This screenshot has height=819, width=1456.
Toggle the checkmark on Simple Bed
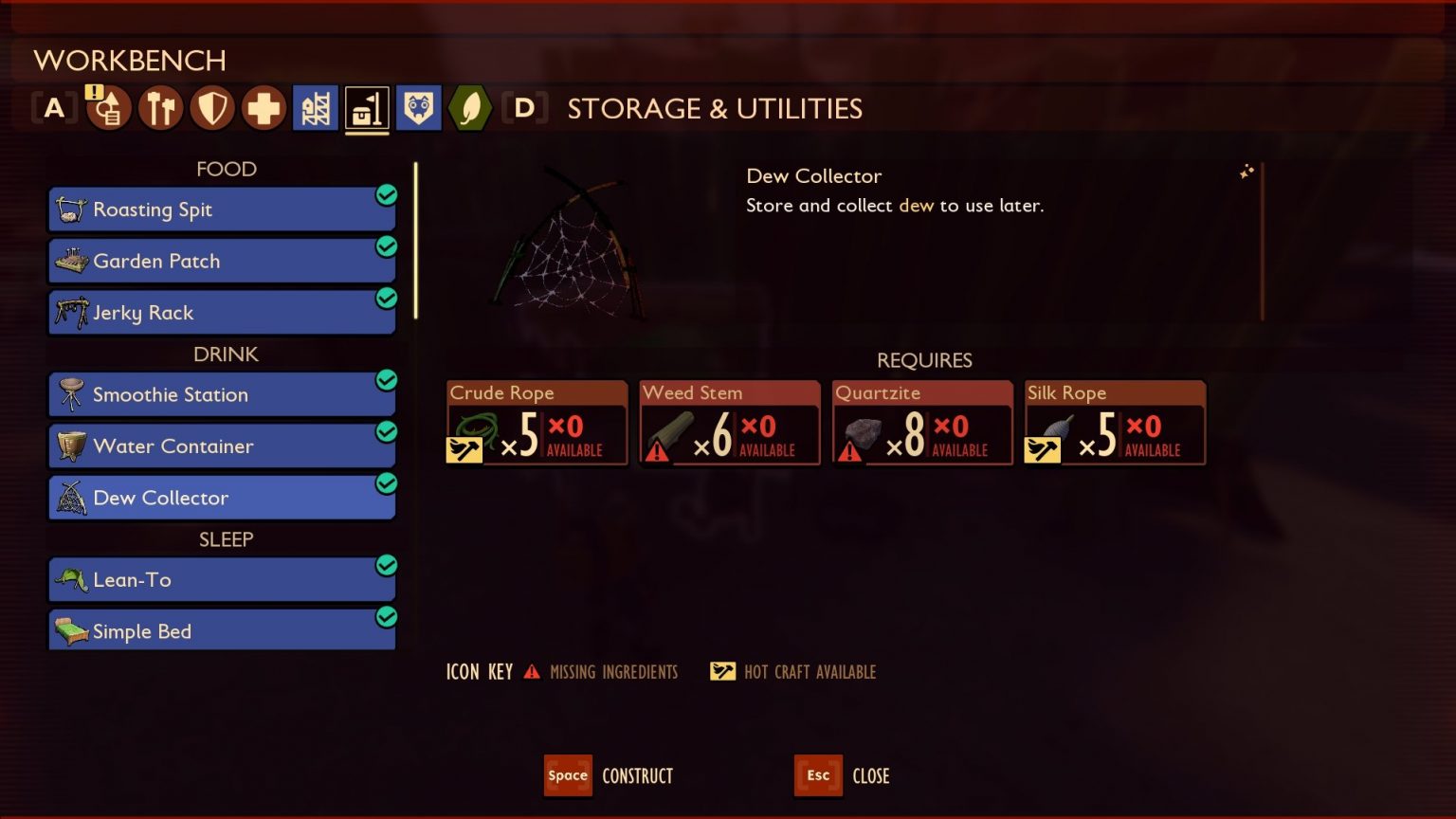(387, 616)
